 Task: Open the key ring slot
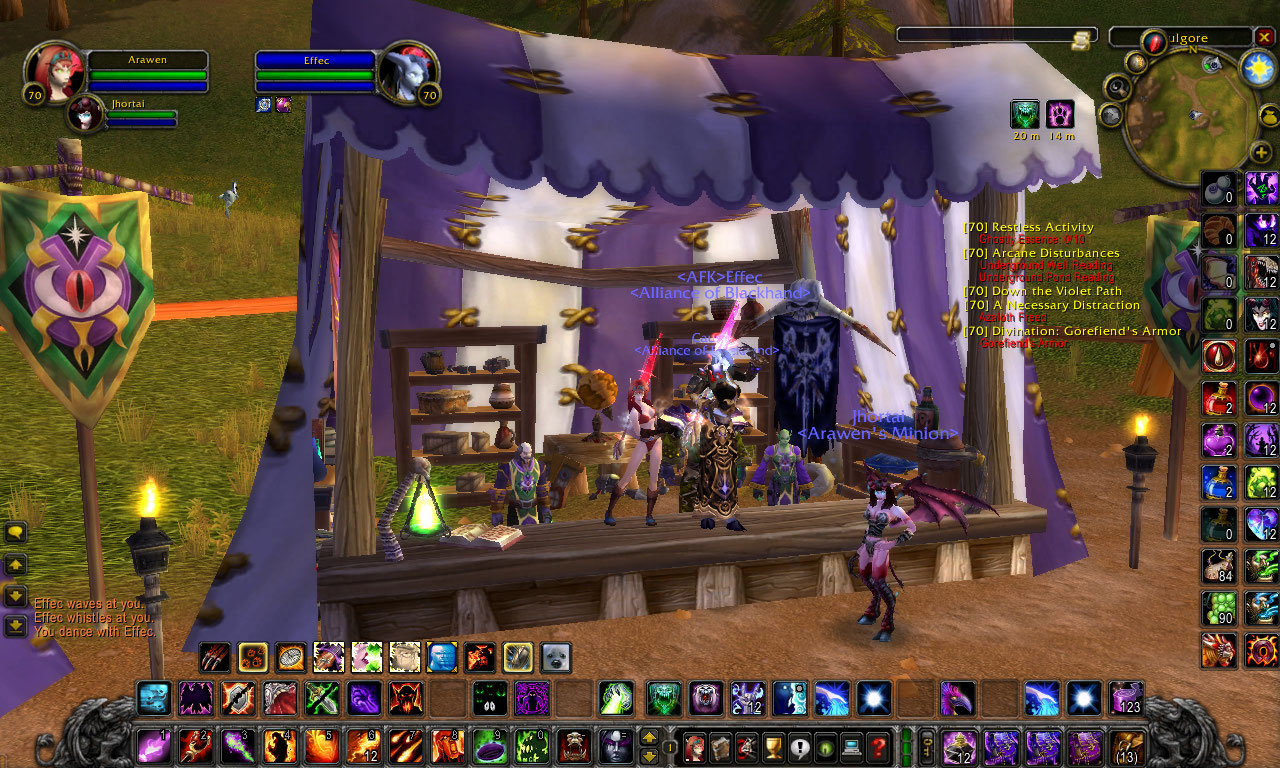coord(927,746)
